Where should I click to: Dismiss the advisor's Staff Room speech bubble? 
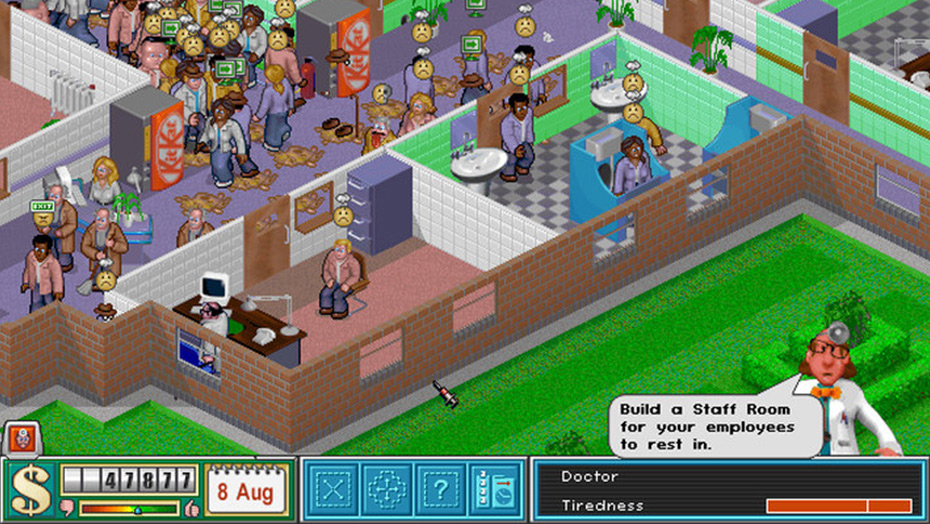(706, 426)
